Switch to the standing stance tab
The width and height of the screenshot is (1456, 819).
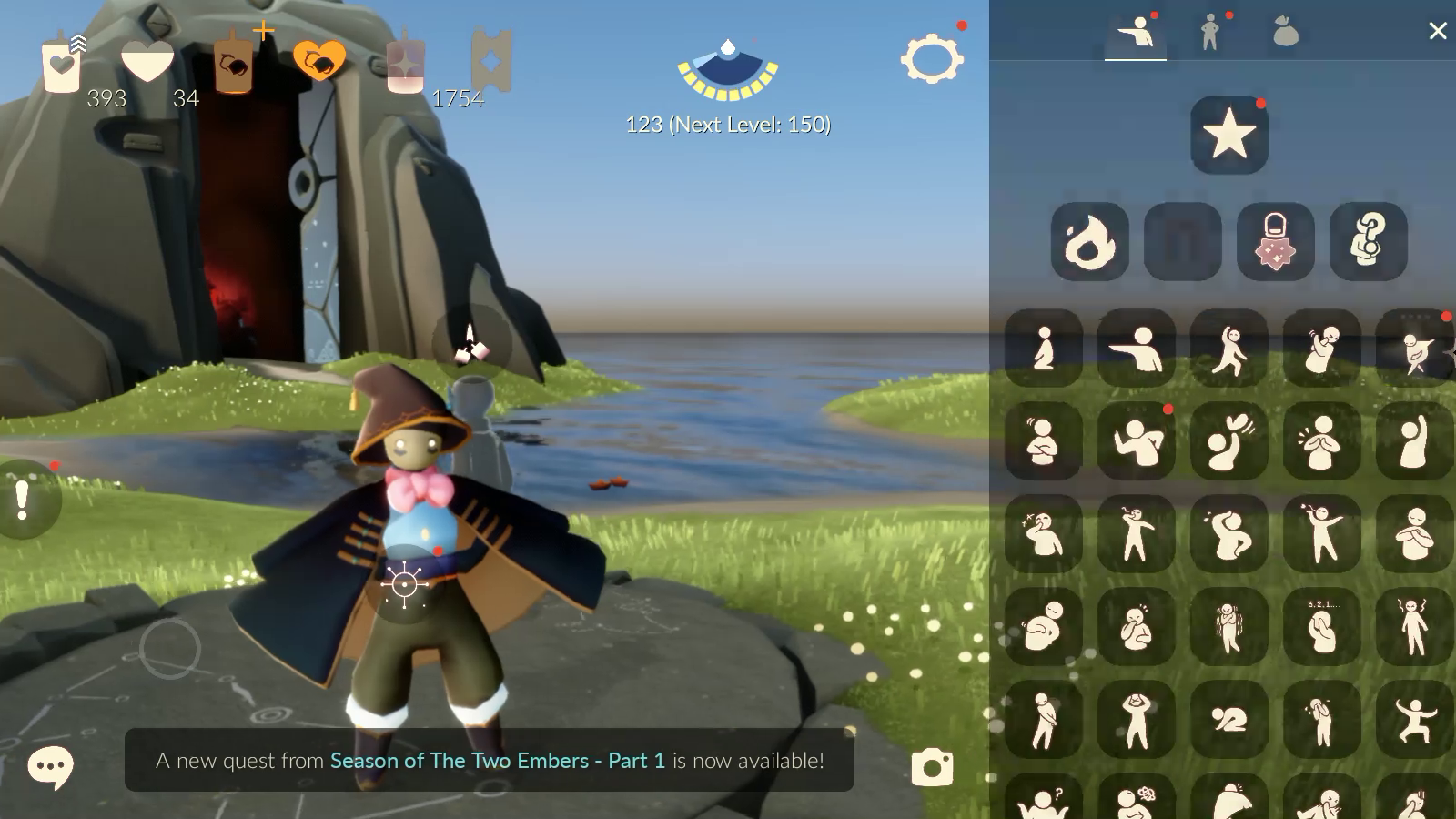click(x=1209, y=33)
